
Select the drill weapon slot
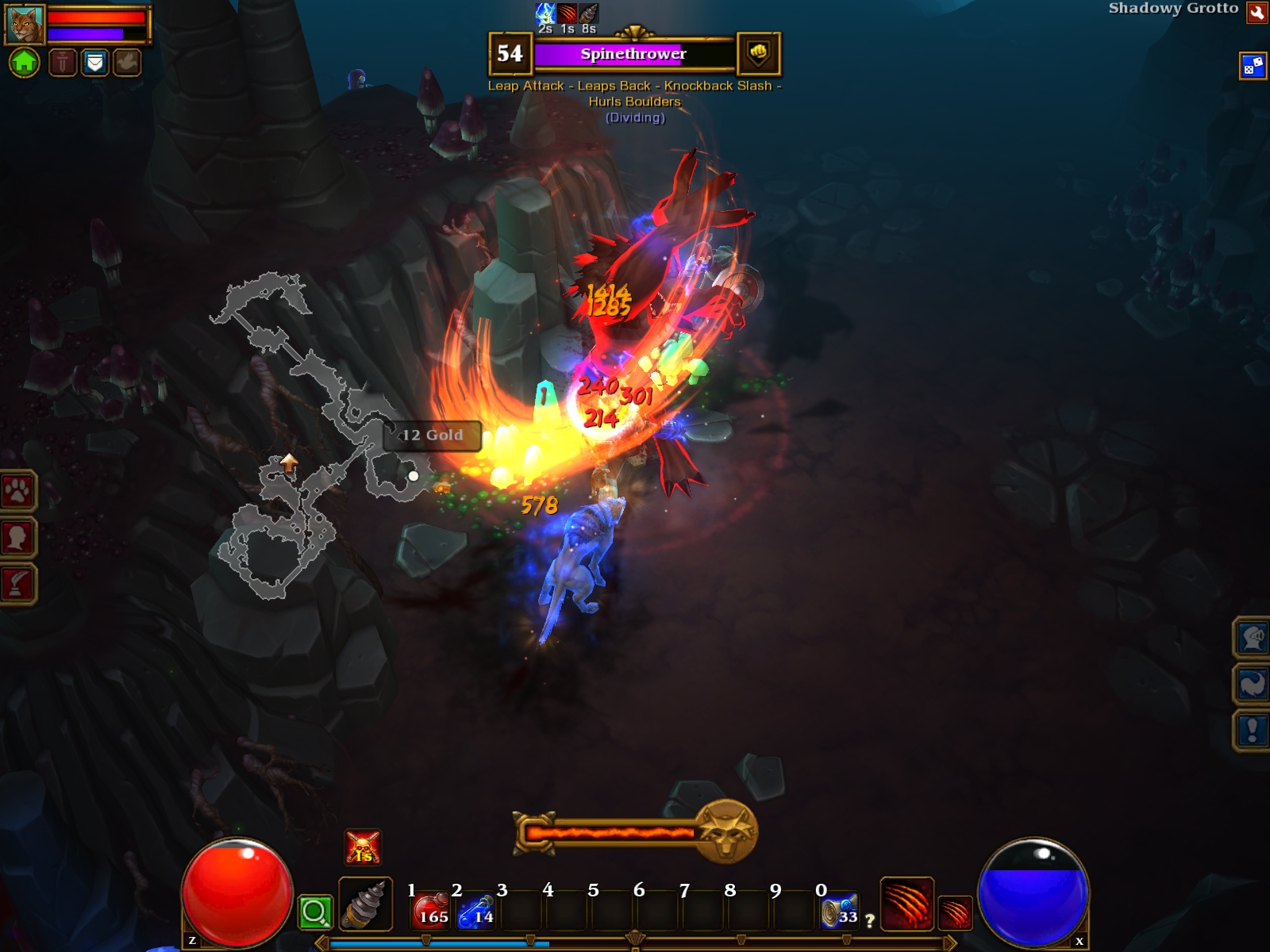coord(365,904)
